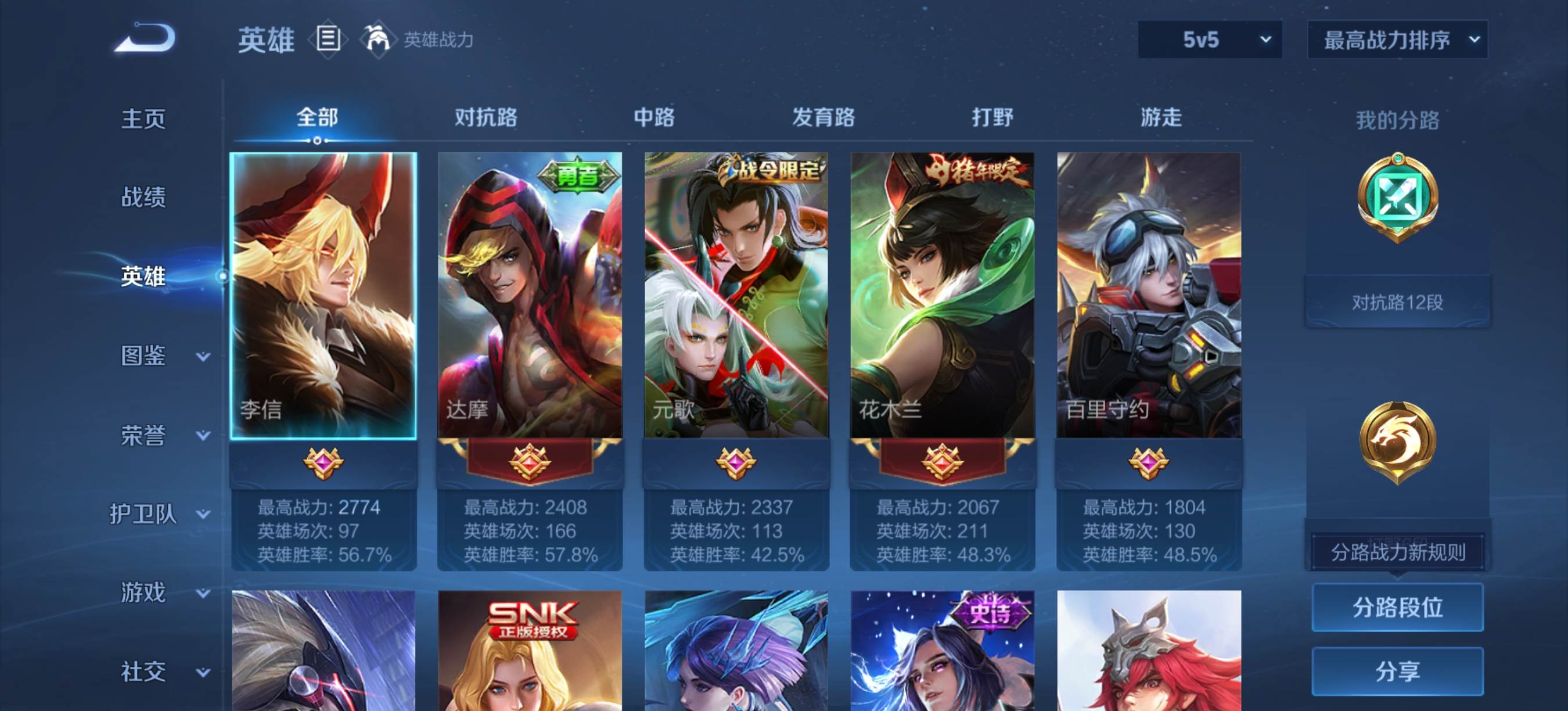This screenshot has width=1568, height=711.
Task: Select the 英雄战力 helmet icon in header
Action: 377,38
